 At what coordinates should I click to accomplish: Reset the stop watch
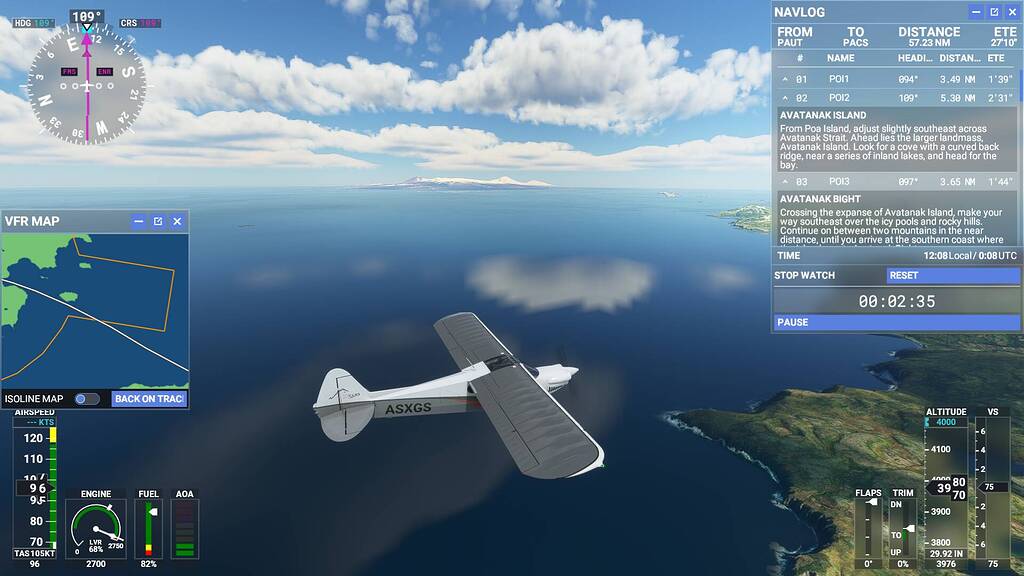[x=950, y=275]
